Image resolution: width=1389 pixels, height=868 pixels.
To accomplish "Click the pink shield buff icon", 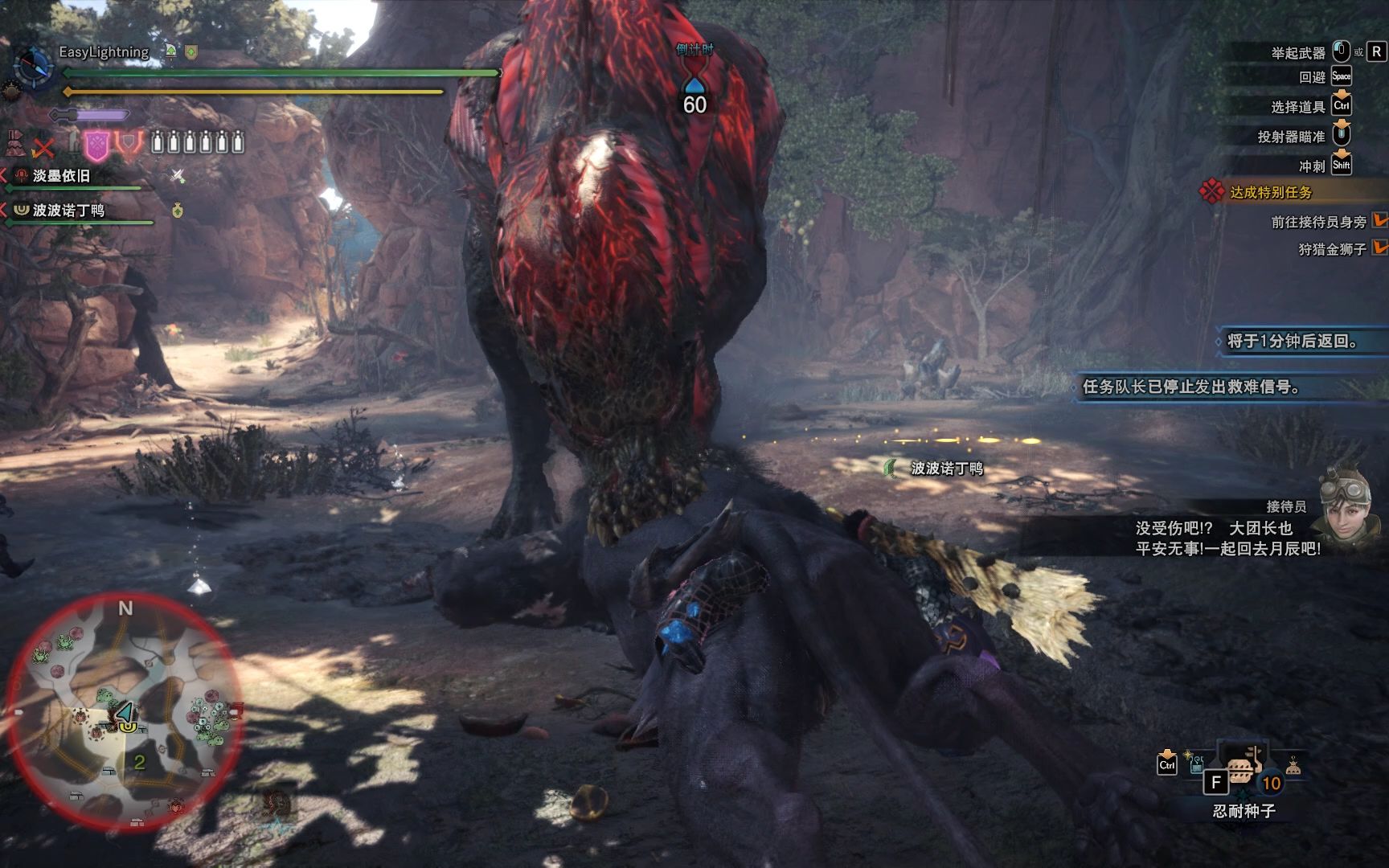I will 97,145.
